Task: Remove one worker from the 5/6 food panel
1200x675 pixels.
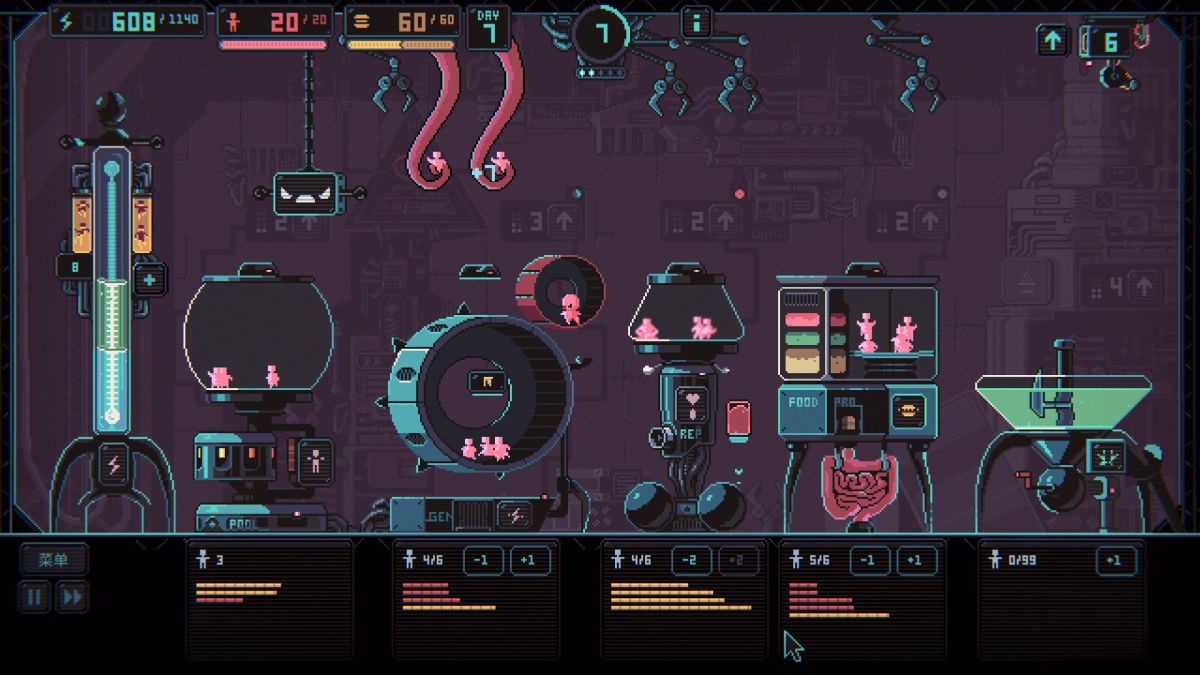Action: tap(870, 561)
